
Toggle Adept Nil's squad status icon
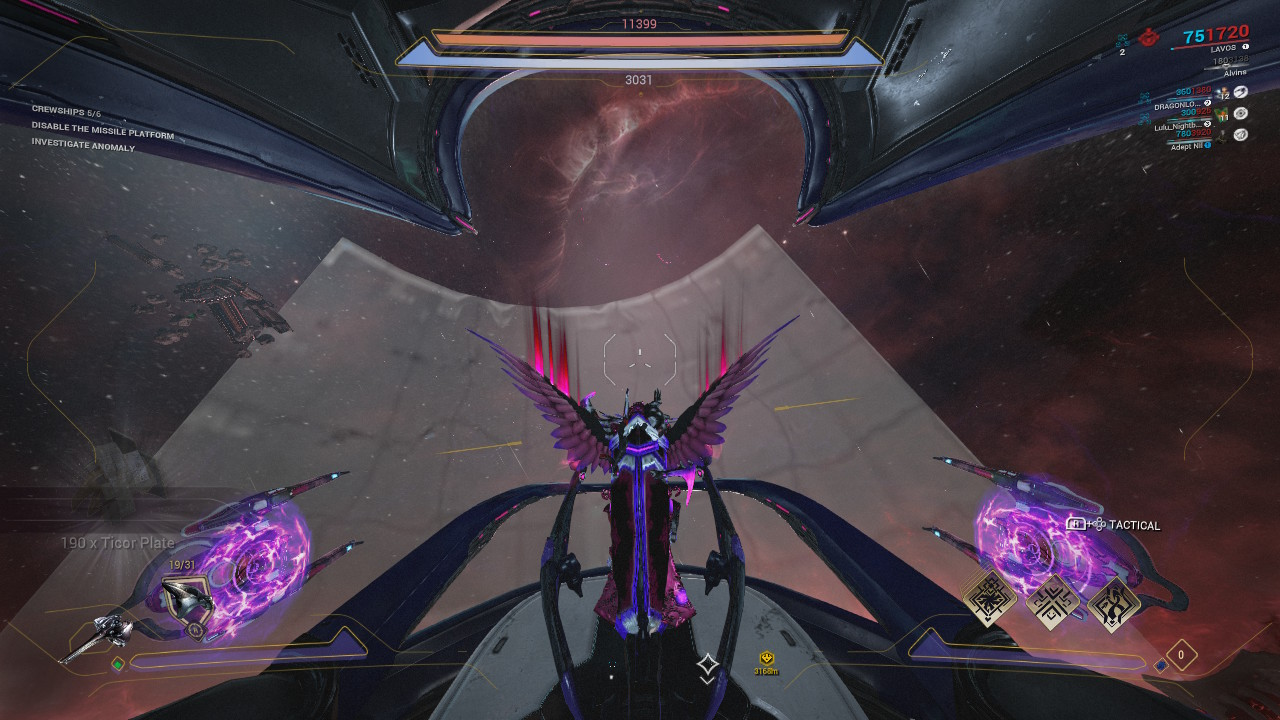click(1240, 134)
